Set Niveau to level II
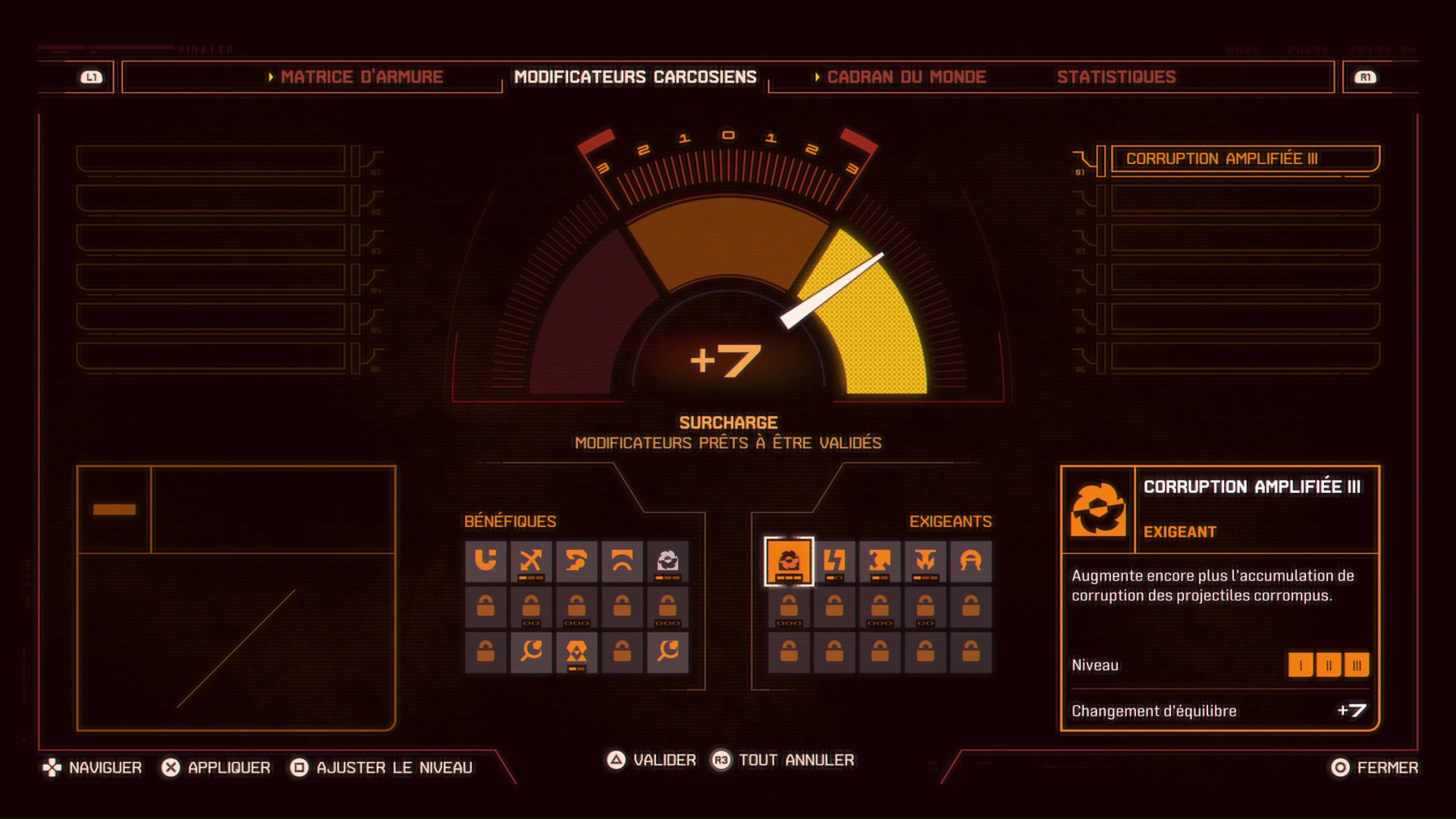 pos(1329,665)
